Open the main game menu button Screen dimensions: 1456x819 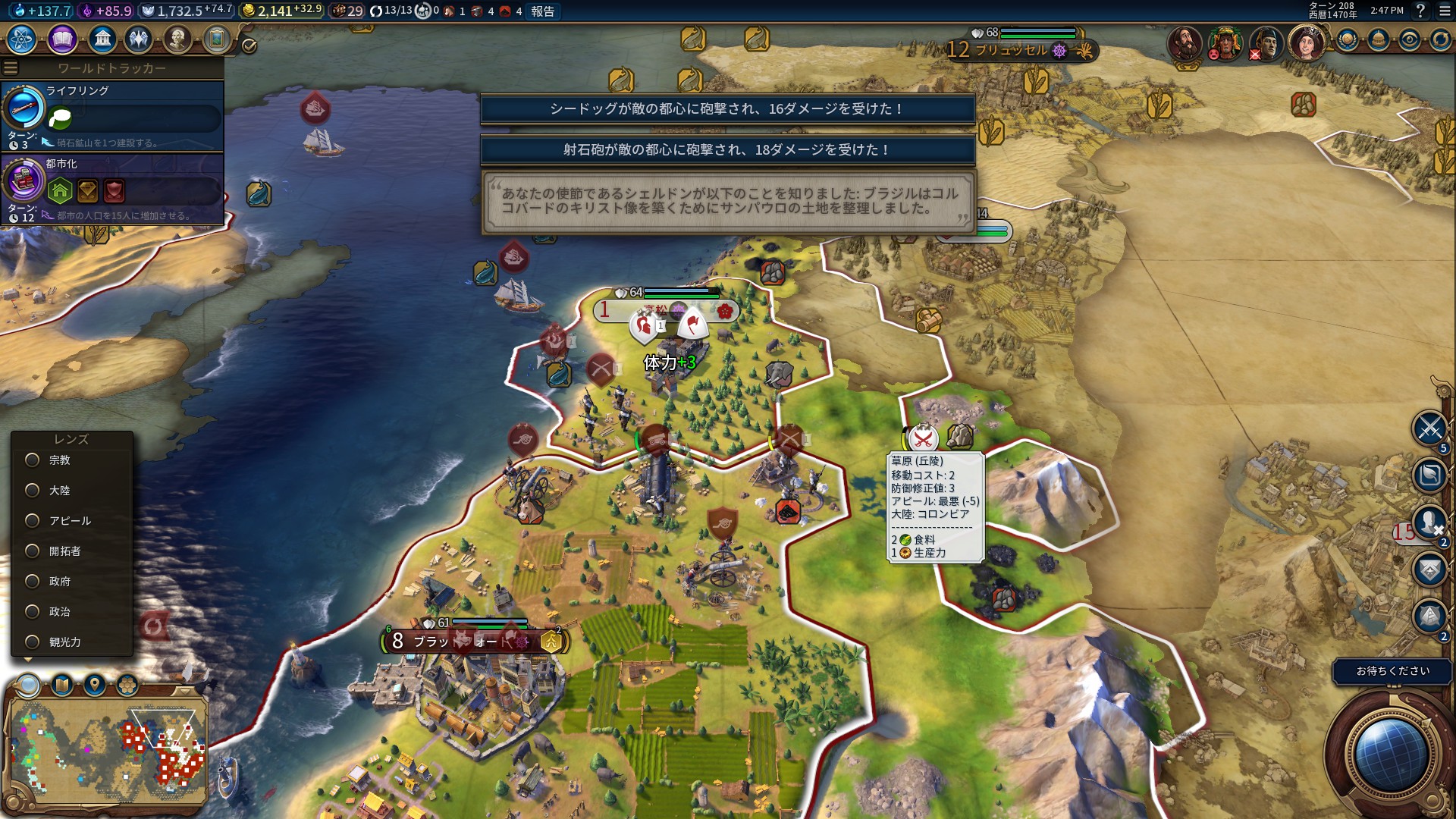1445,11
